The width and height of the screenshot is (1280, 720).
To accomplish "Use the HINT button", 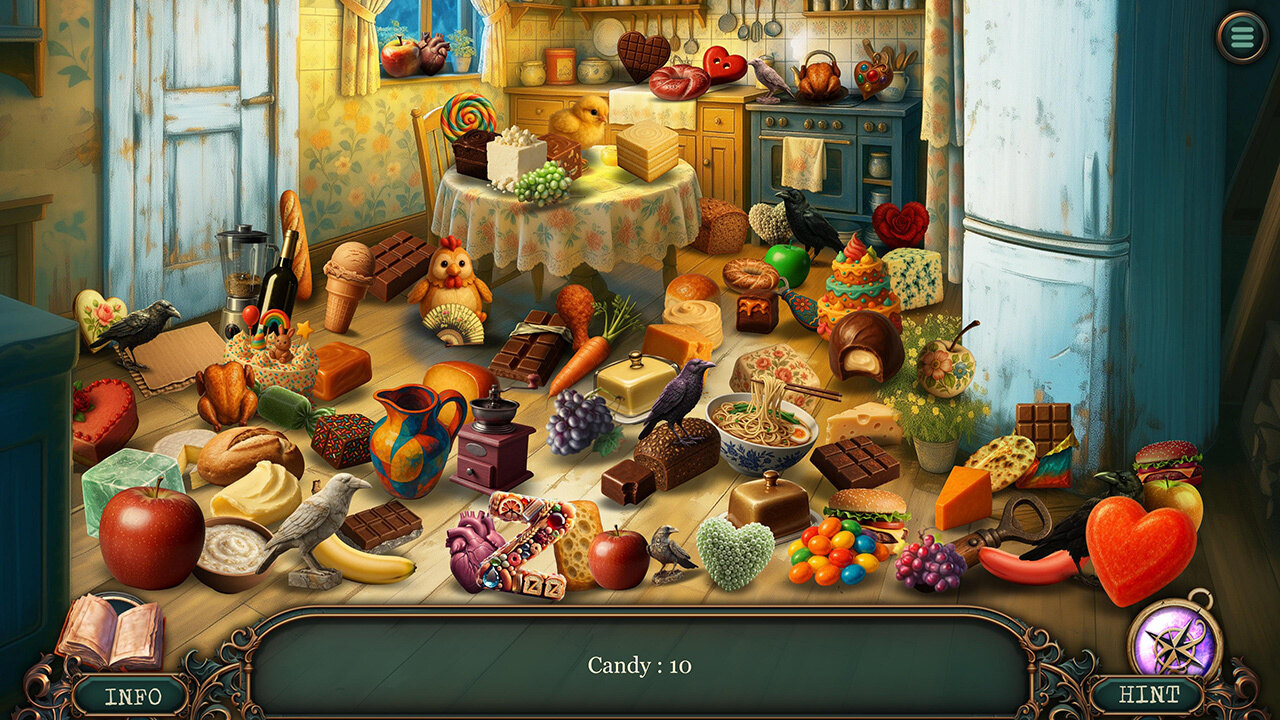I will coord(1148,694).
